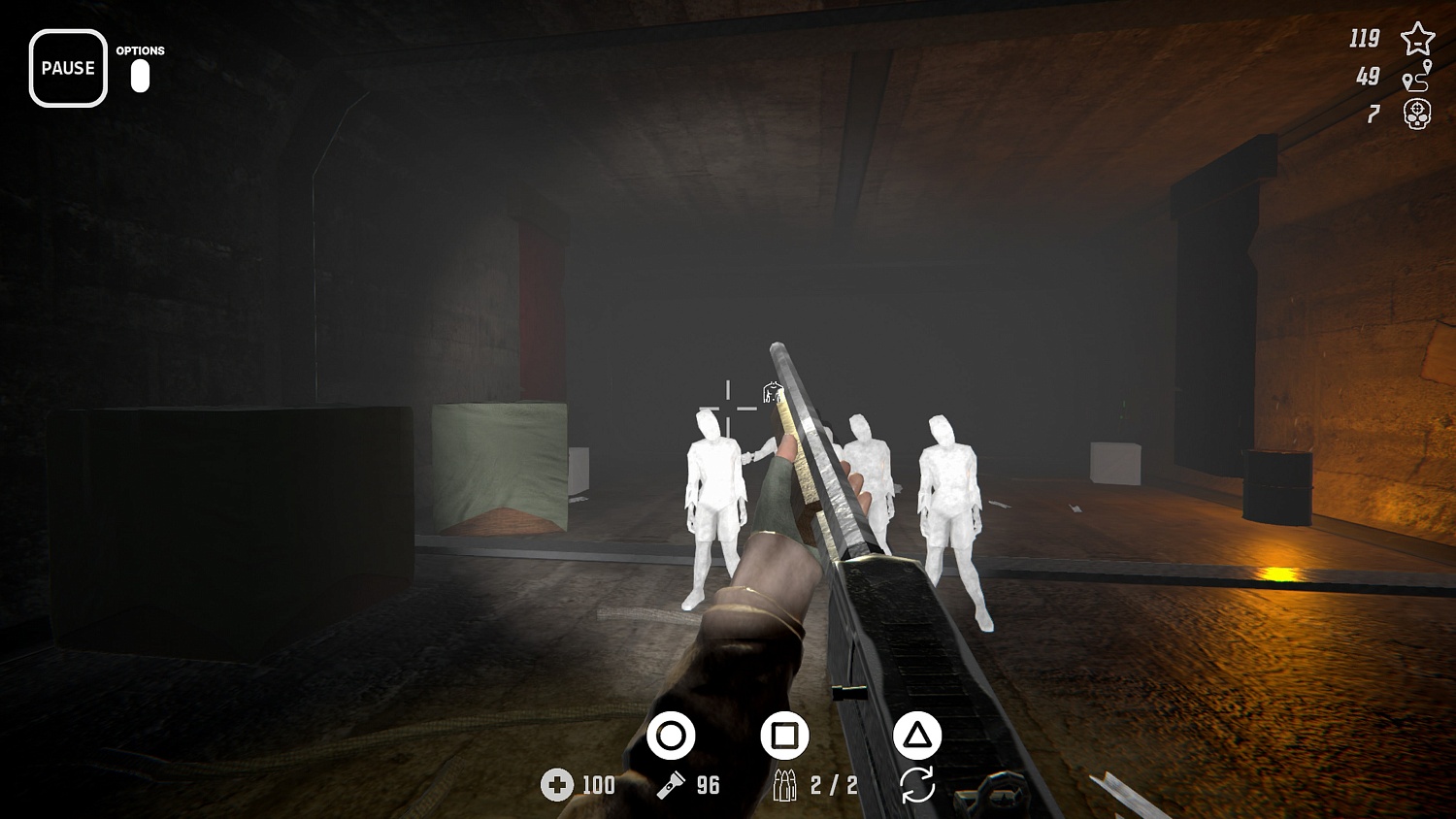This screenshot has width=1456, height=819.
Task: Click the score value 119
Action: (x=1364, y=39)
